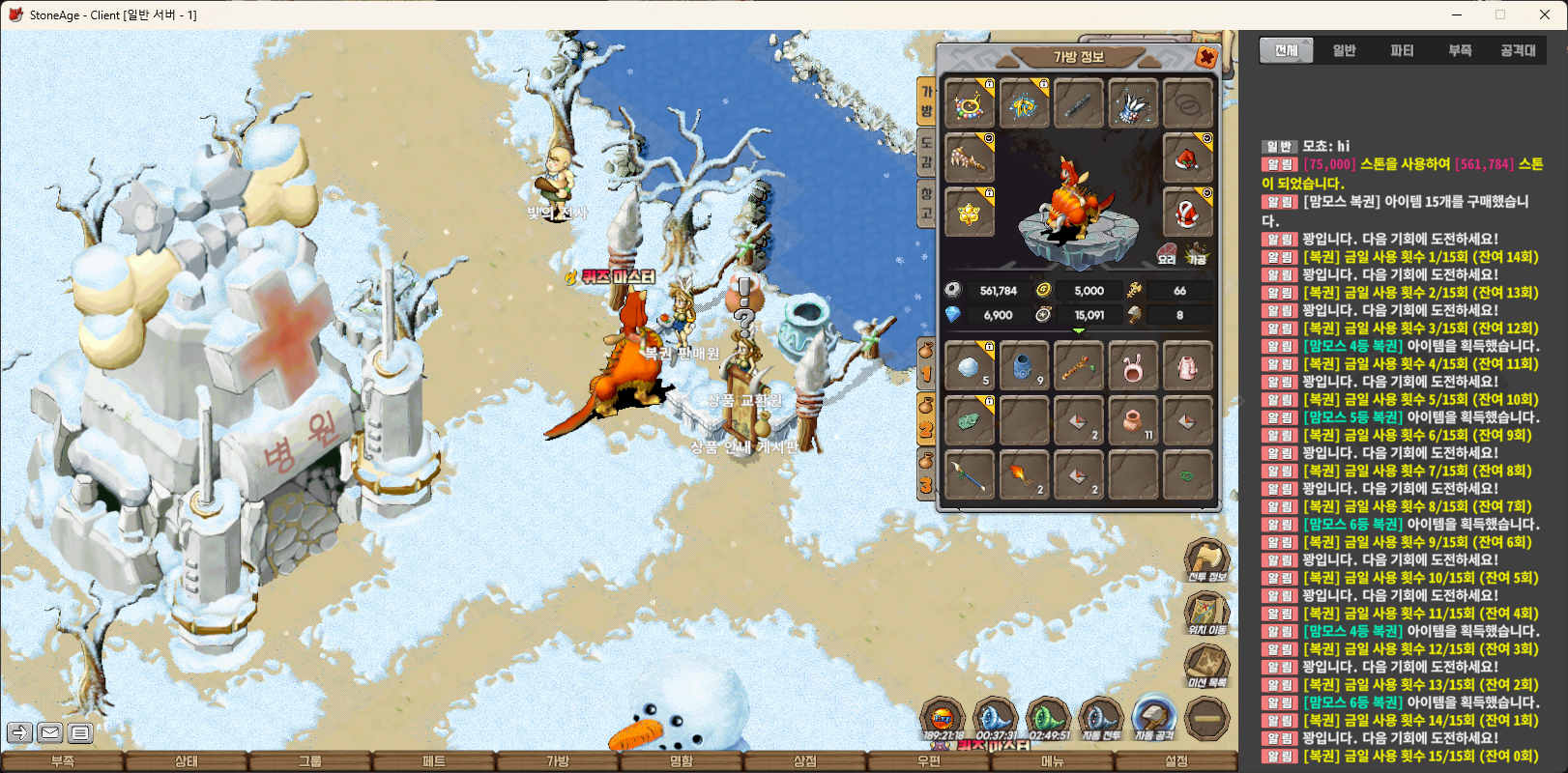The width and height of the screenshot is (1568, 773).
Task: Minimize the StoneAge client window
Action: click(1457, 14)
